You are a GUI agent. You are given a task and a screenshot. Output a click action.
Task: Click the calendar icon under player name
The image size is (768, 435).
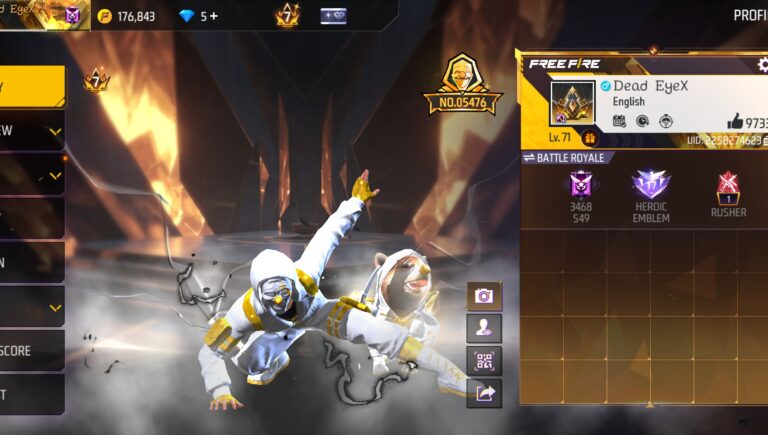619,121
